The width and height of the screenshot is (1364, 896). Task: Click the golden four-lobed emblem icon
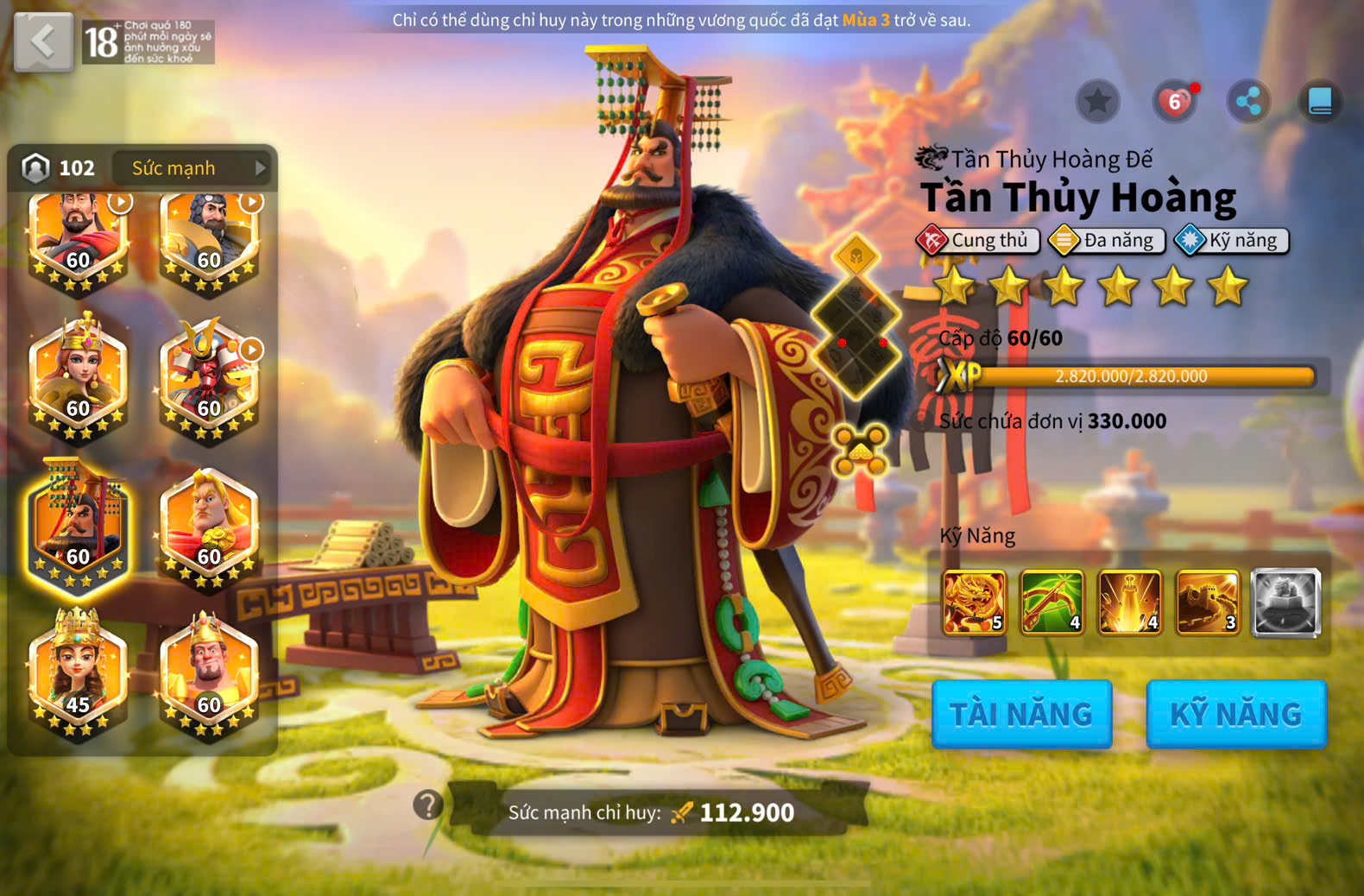coord(860,450)
